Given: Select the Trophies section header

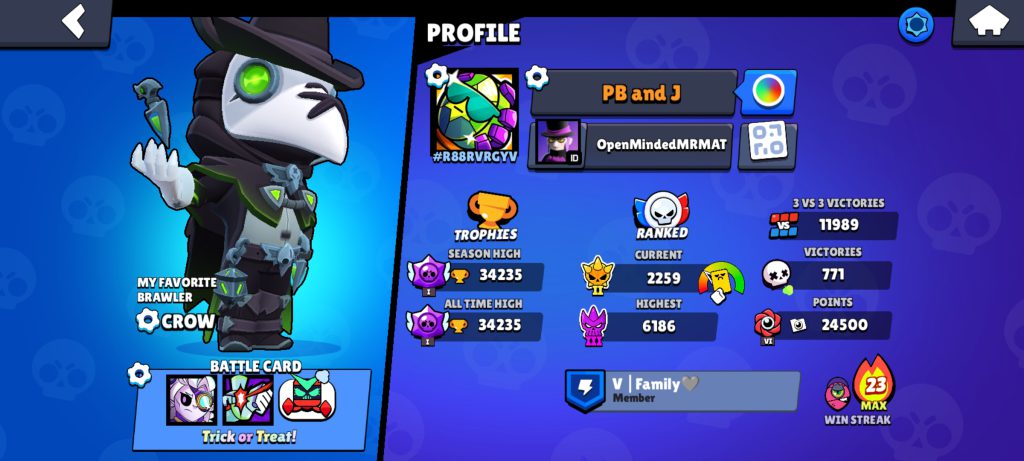Looking at the screenshot, I should coord(485,217).
